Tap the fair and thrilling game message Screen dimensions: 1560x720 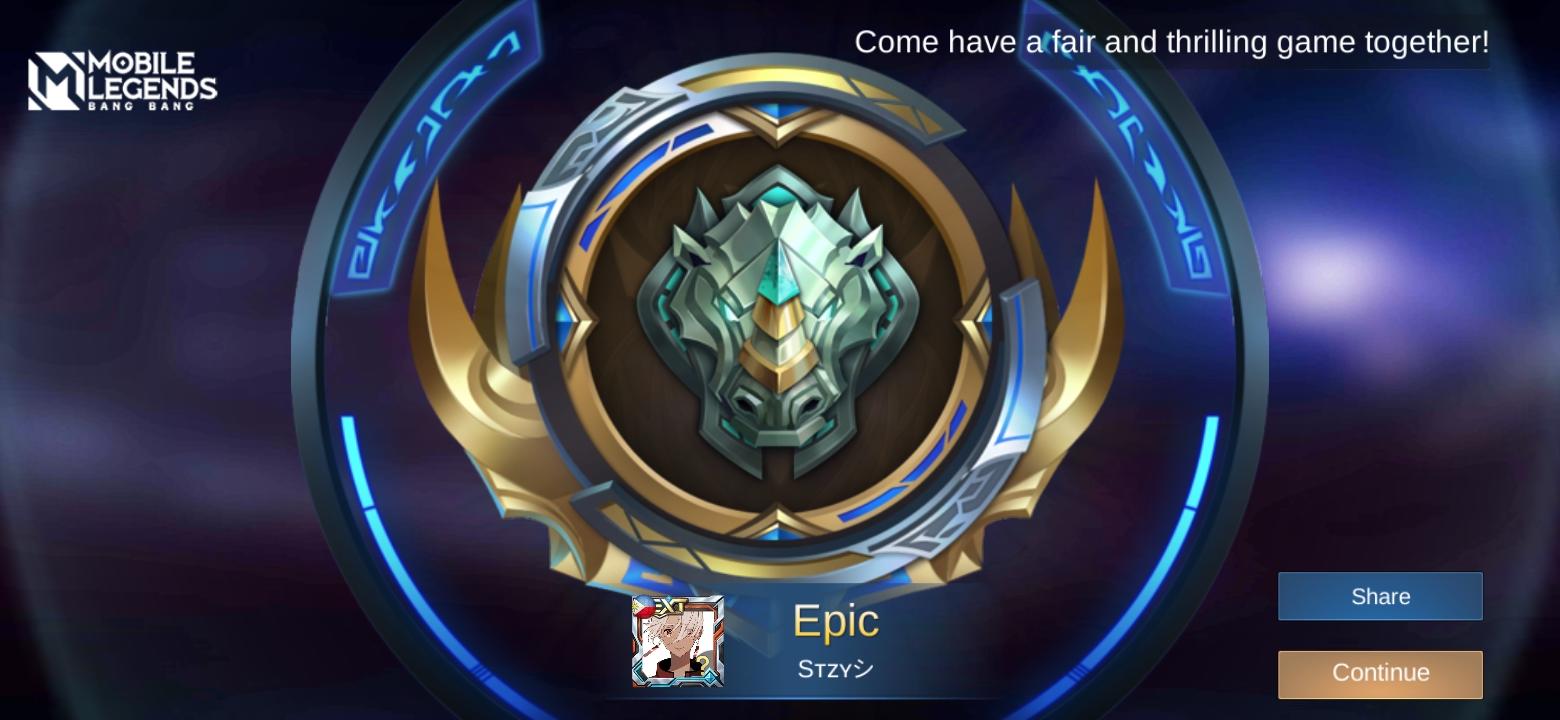click(x=1170, y=42)
